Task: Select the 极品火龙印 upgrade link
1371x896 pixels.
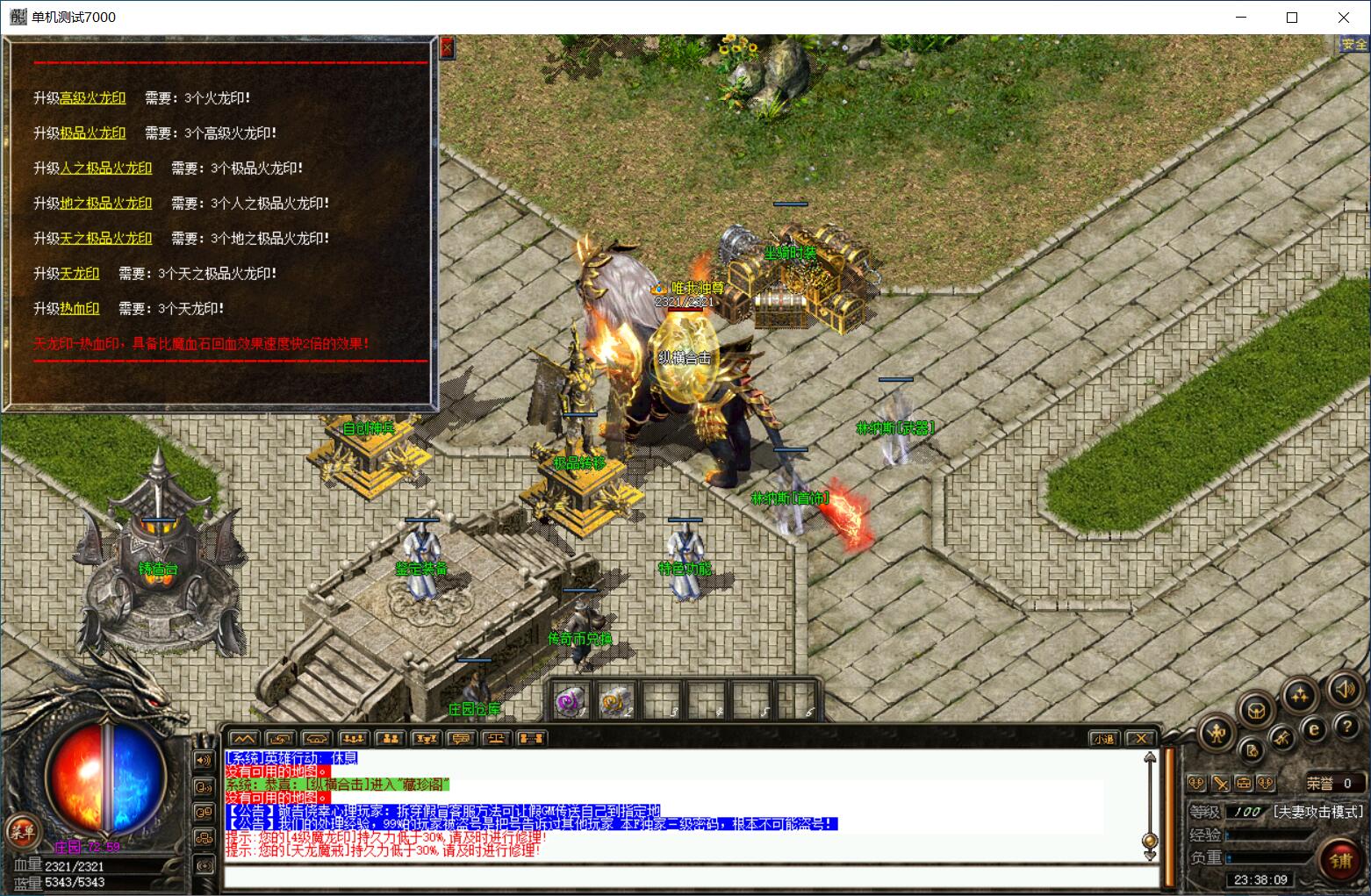Action: 92,133
